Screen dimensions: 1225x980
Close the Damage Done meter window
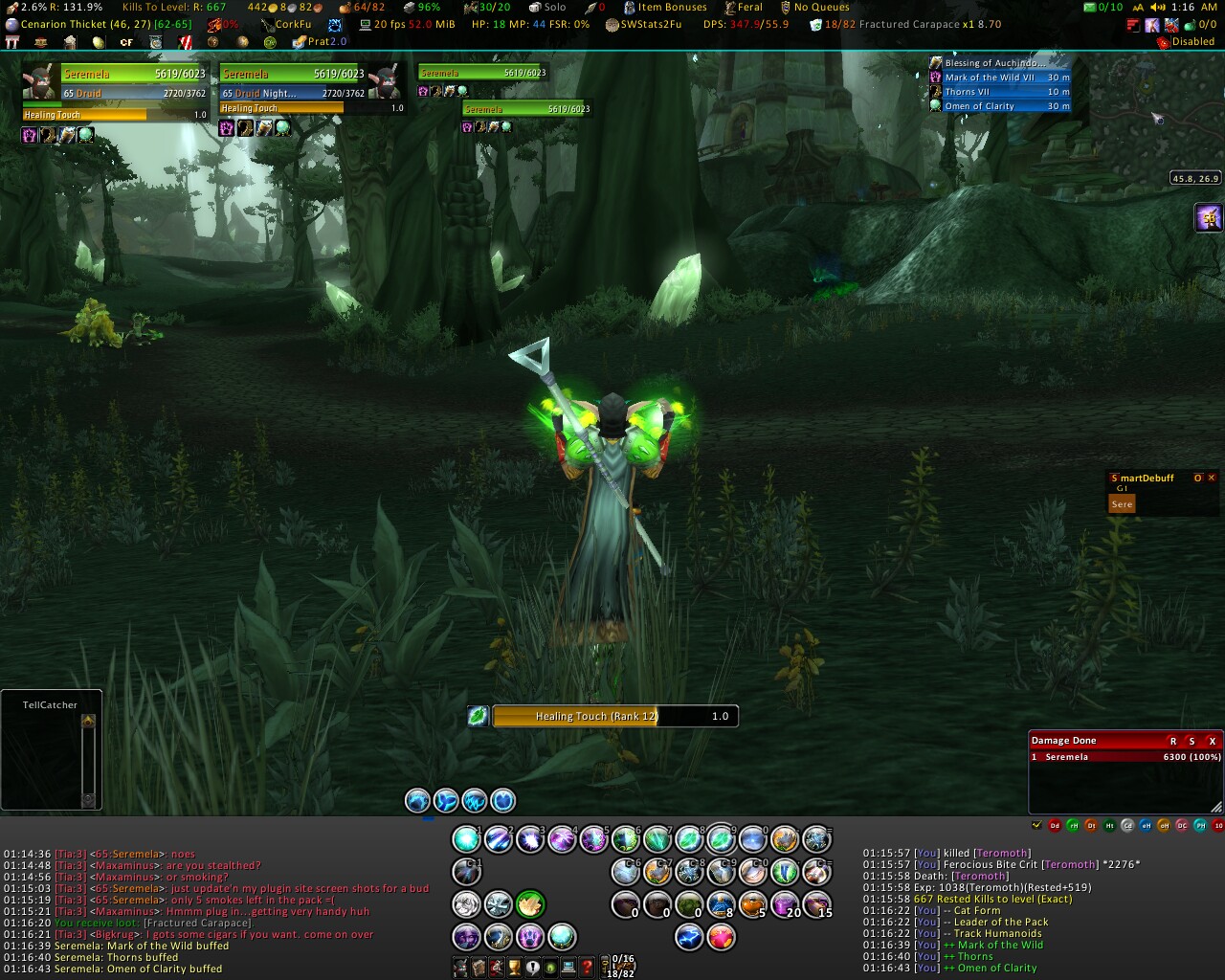tap(1212, 741)
